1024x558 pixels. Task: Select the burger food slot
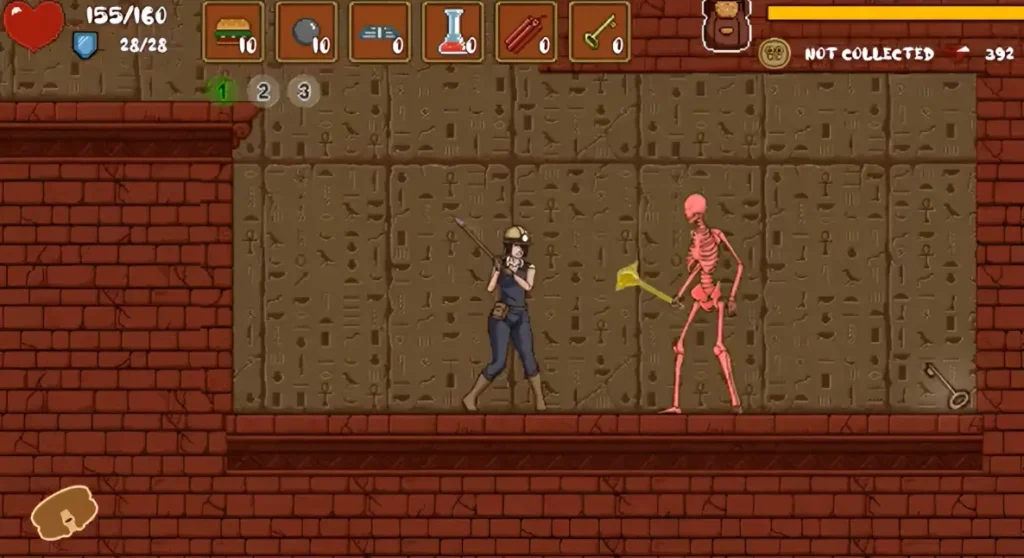pyautogui.click(x=233, y=32)
